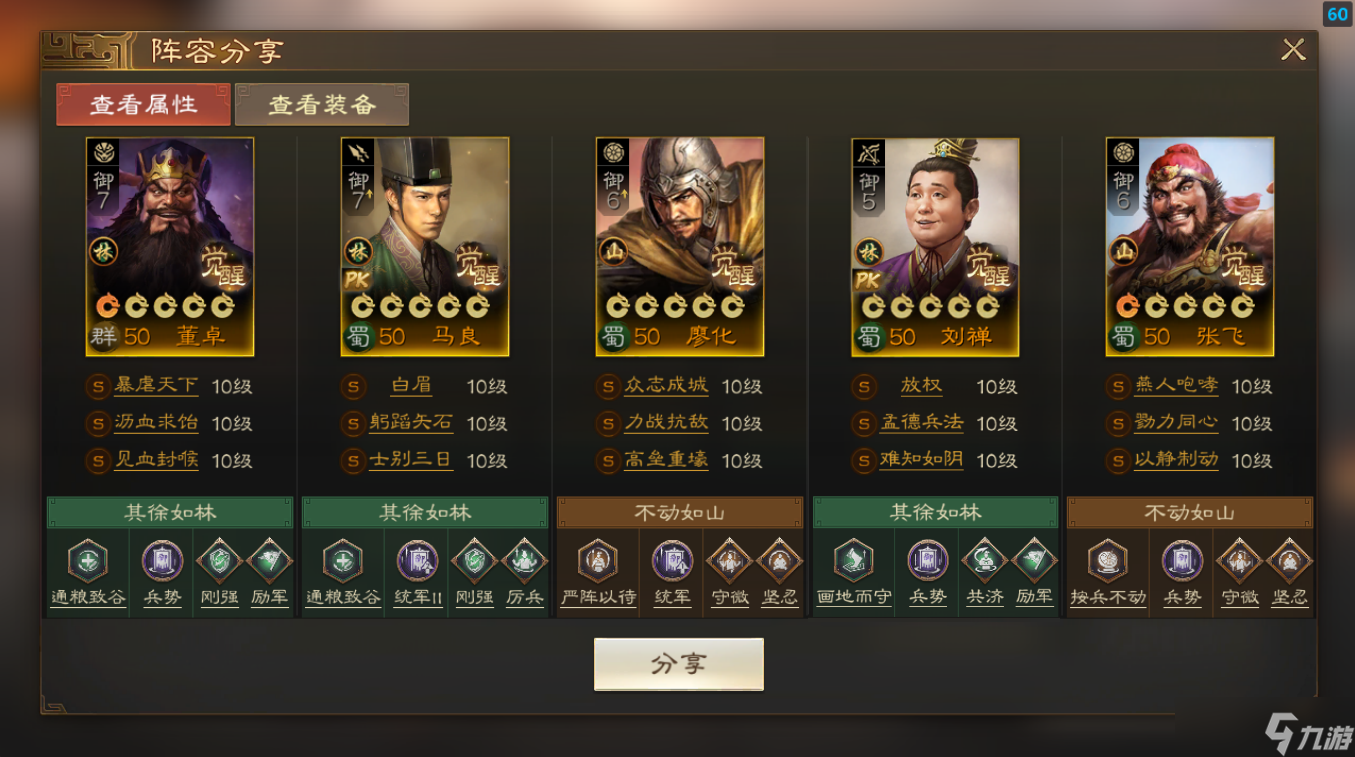Switch to the 查看装备 tab

point(322,105)
